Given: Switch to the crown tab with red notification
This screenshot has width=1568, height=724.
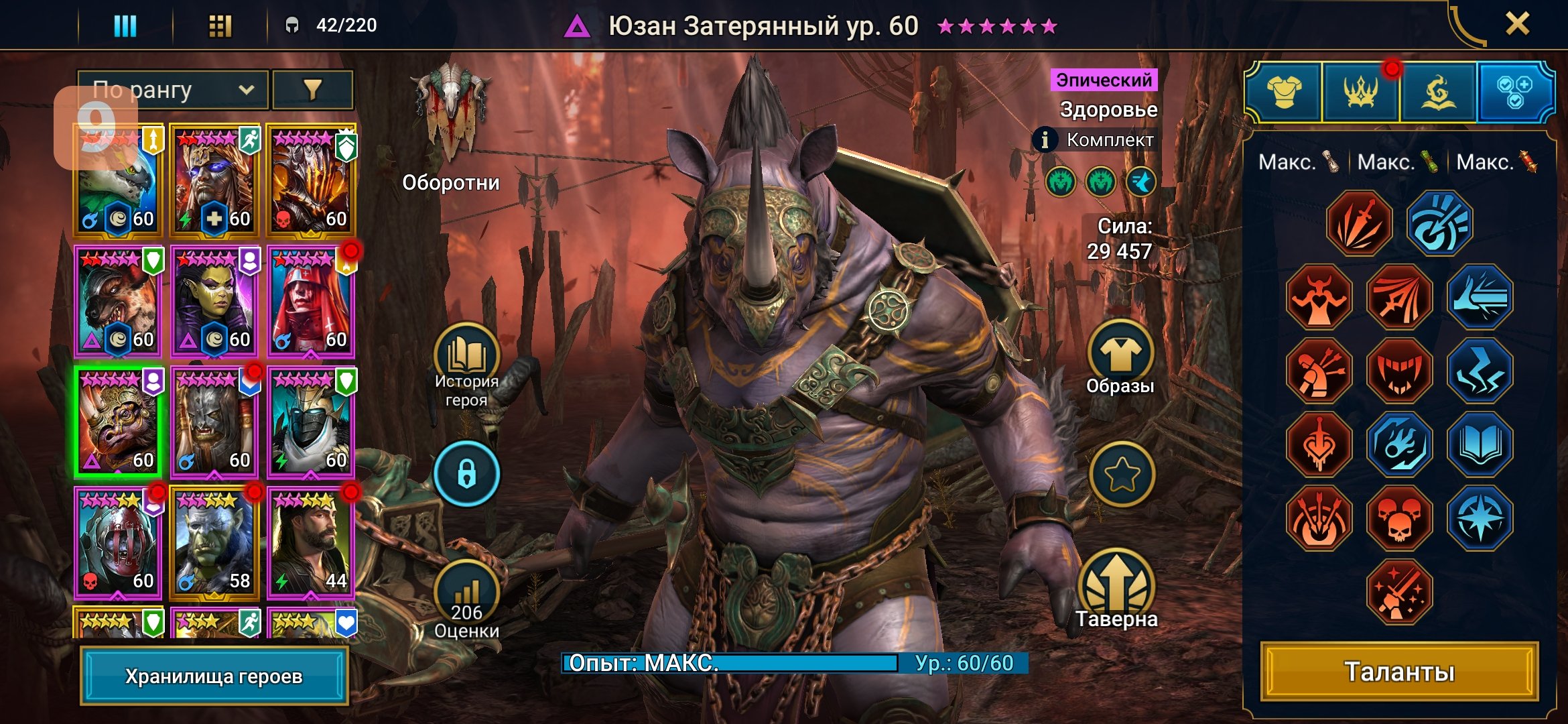Looking at the screenshot, I should [1360, 93].
